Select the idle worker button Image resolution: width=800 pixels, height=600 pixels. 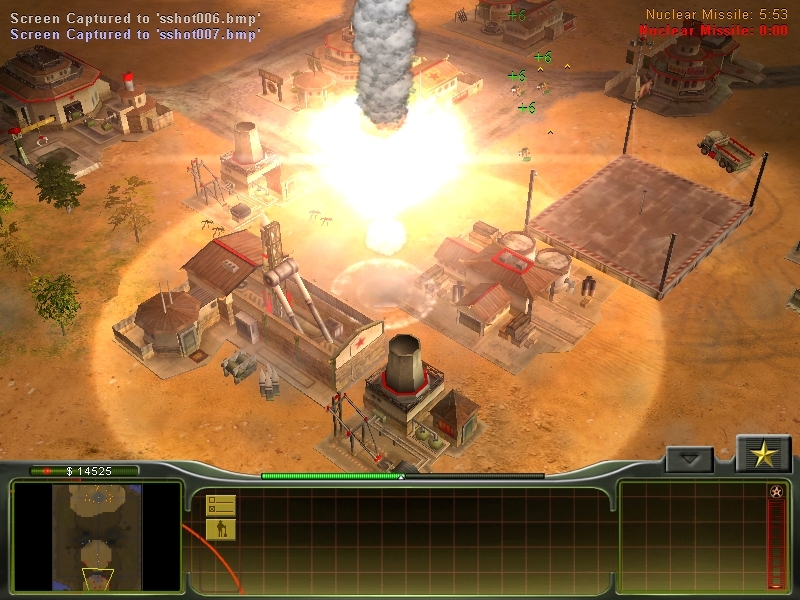click(220, 529)
